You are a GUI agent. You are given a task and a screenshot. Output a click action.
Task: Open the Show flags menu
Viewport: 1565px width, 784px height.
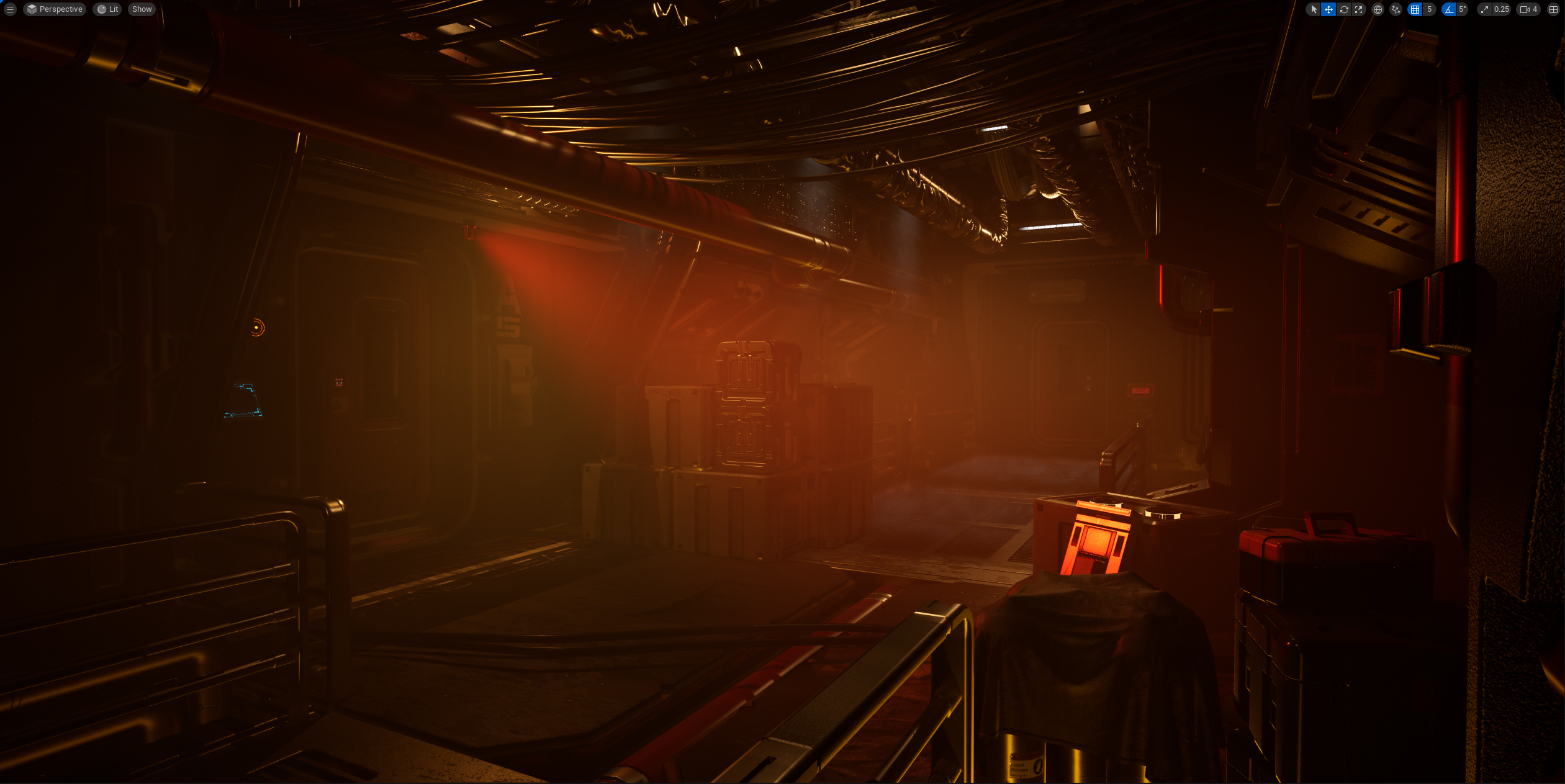(x=142, y=9)
